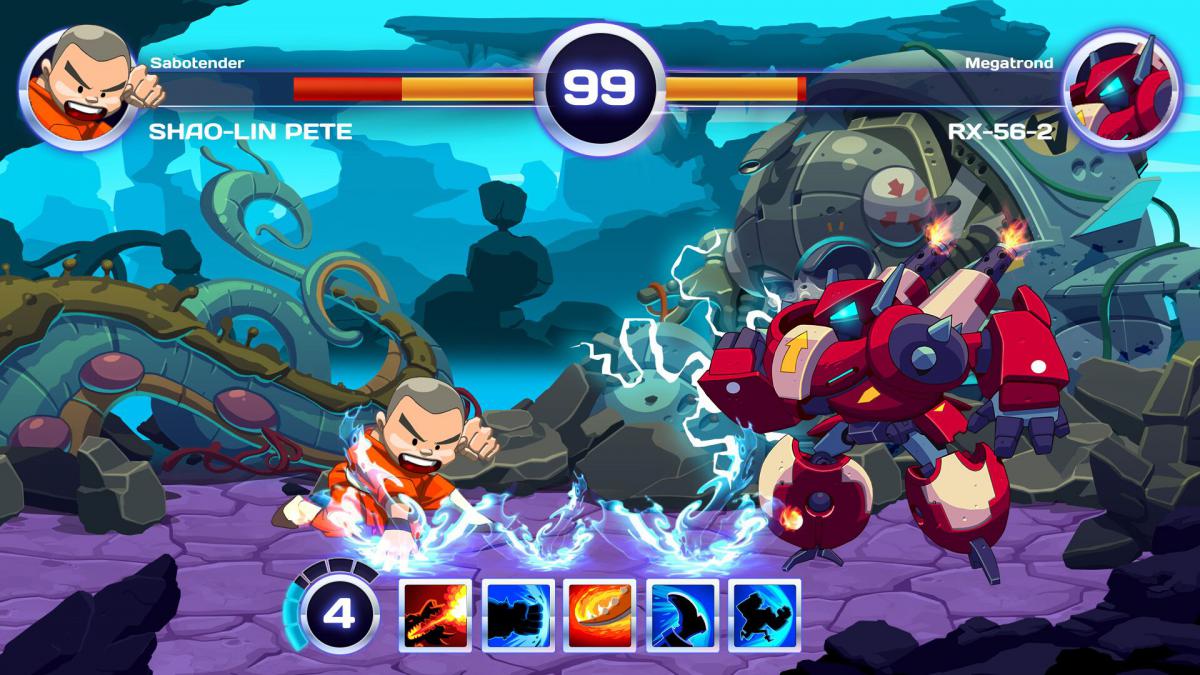Use the blue fist punch ability
Image resolution: width=1200 pixels, height=675 pixels.
point(519,614)
